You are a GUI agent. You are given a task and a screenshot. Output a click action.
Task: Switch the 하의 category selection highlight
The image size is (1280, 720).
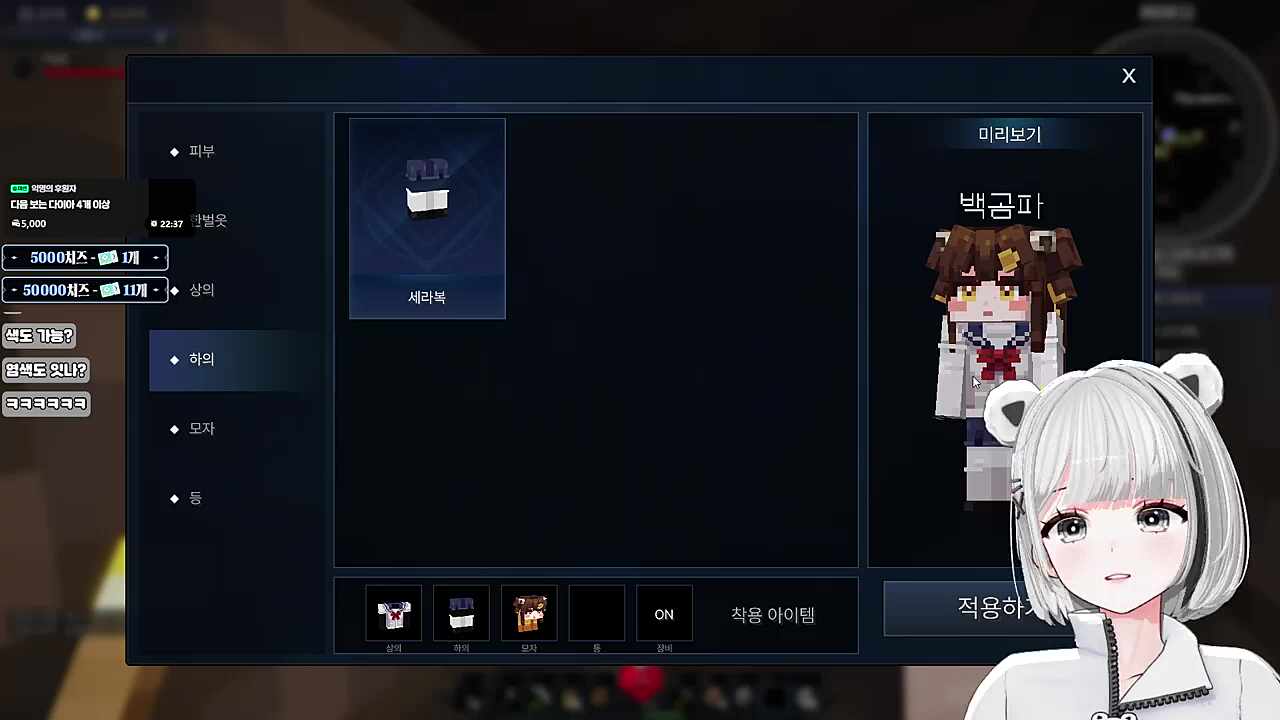(201, 359)
